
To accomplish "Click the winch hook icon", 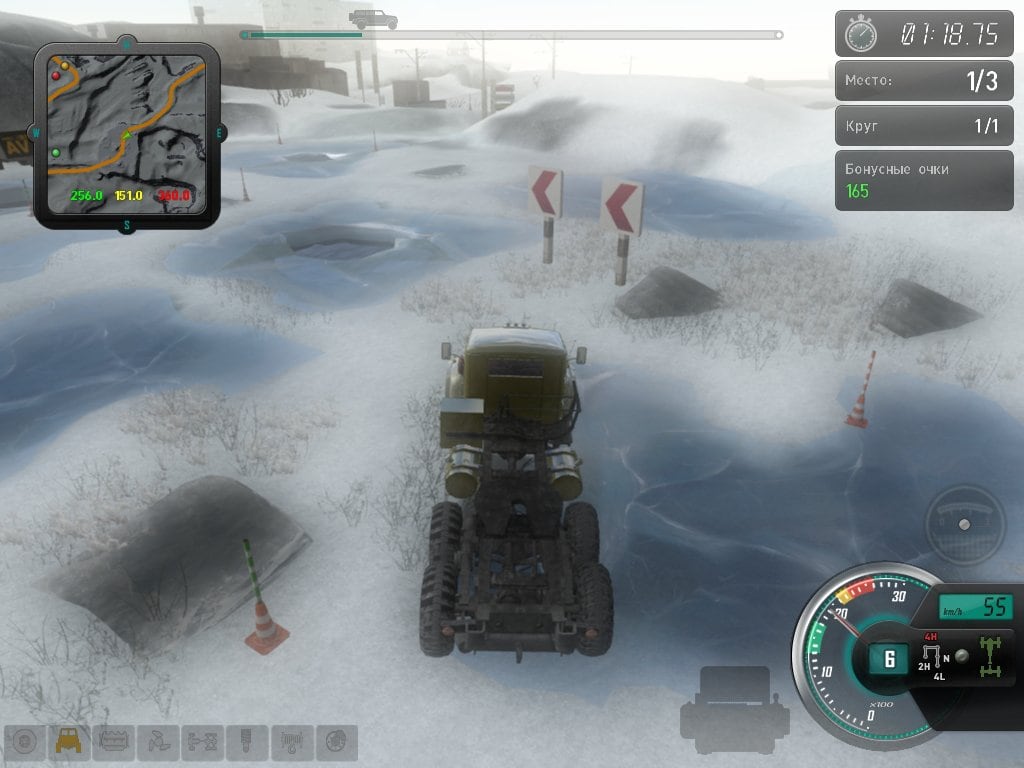I will 291,742.
